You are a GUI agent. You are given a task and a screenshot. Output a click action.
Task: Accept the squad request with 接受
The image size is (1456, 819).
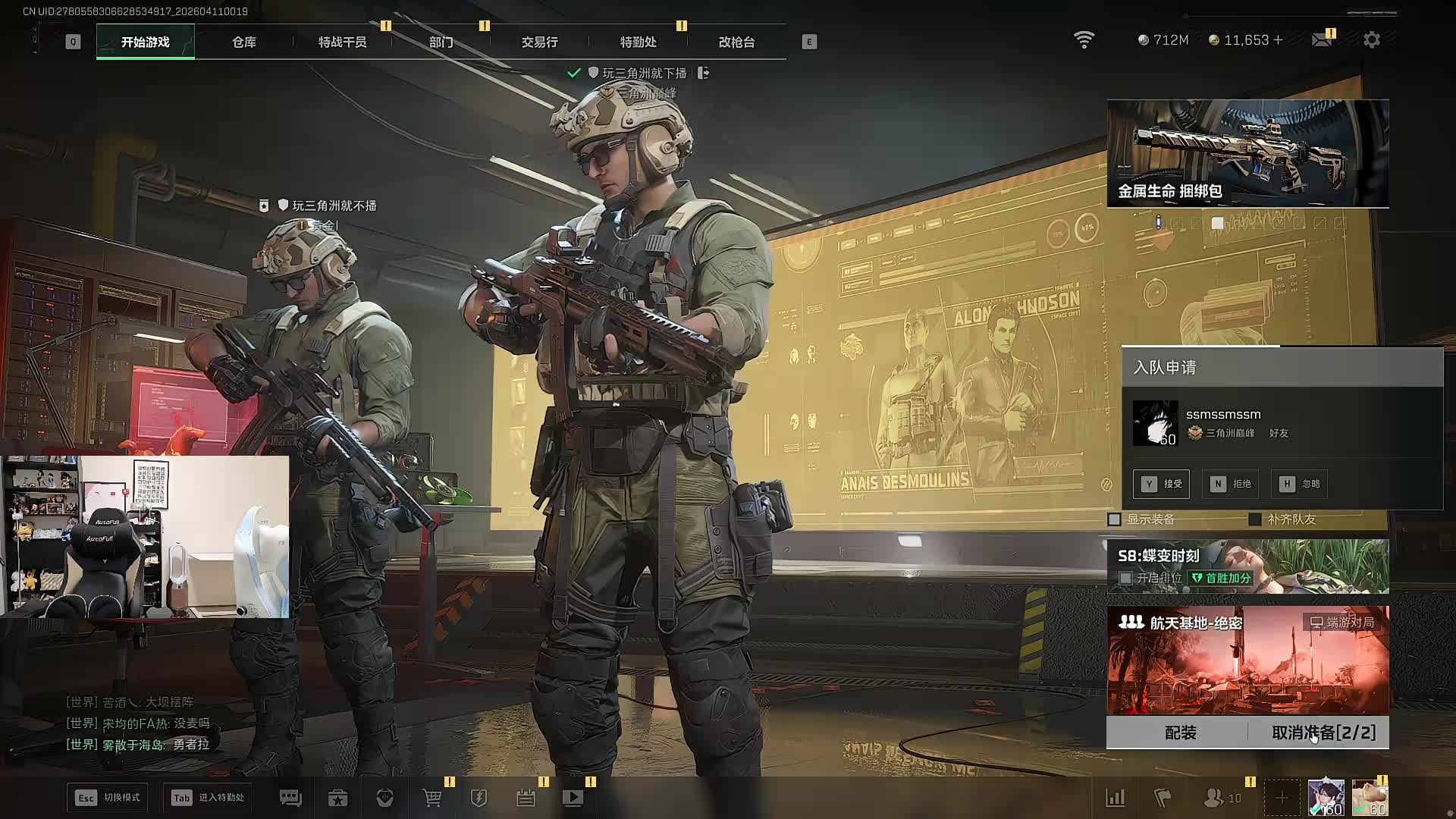(x=1161, y=484)
